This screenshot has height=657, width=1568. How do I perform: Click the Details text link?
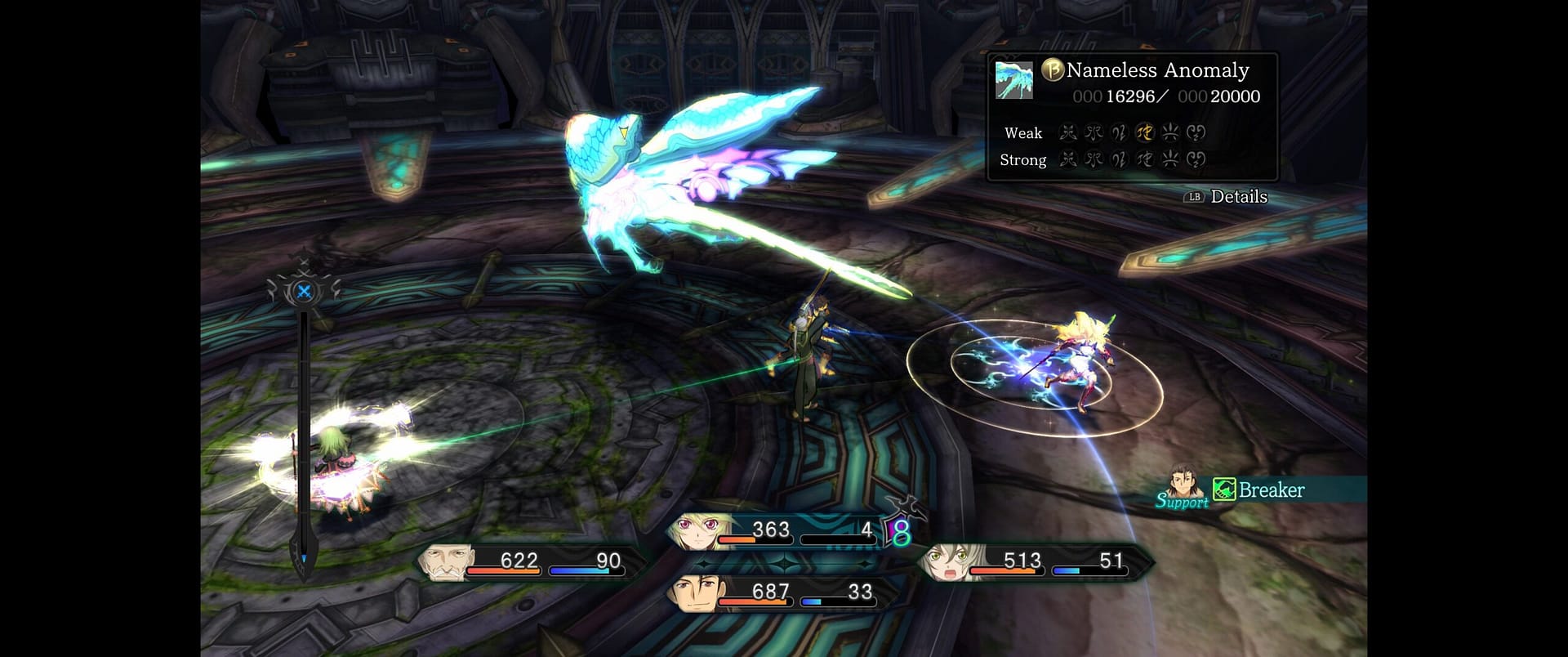1241,197
